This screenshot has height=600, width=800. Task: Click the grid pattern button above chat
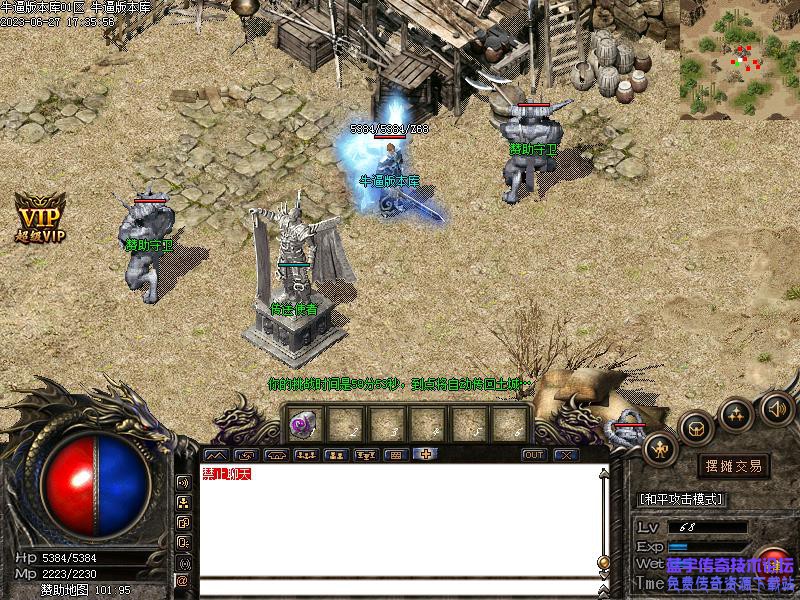click(395, 455)
